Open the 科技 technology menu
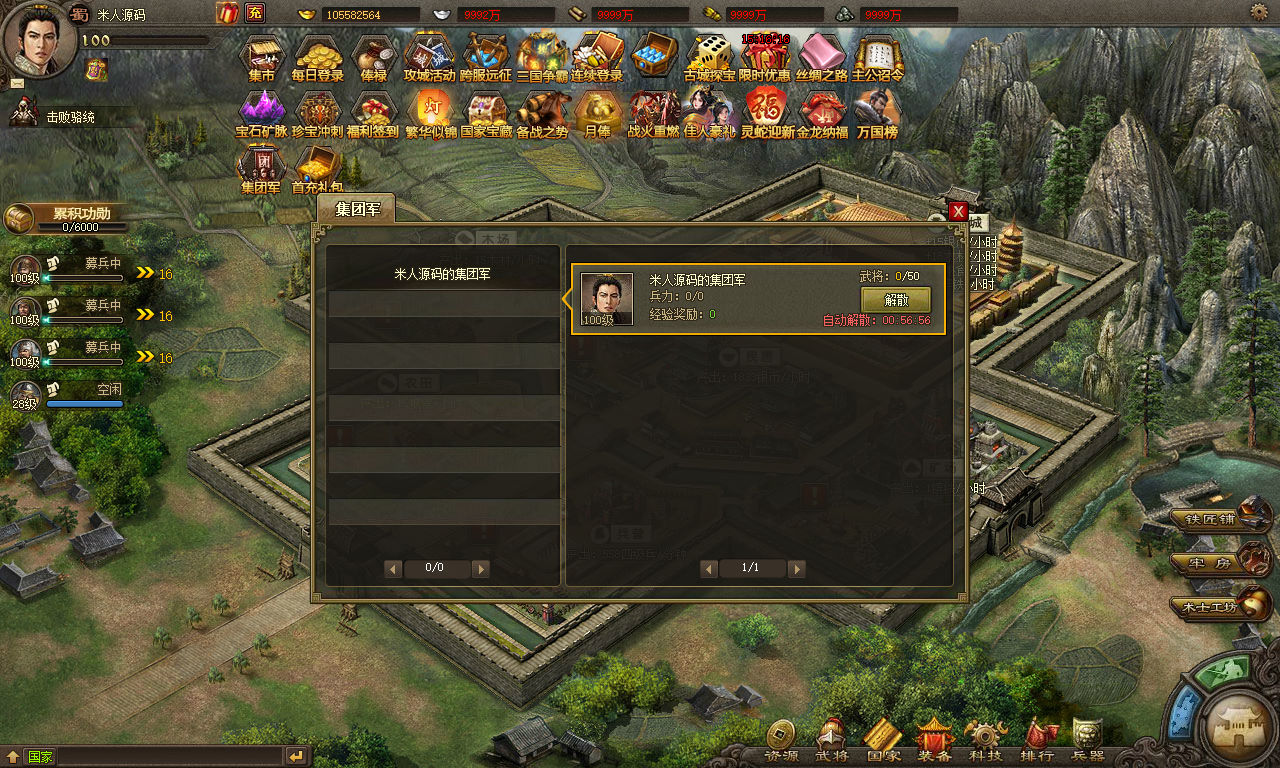This screenshot has width=1280, height=768. [985, 742]
